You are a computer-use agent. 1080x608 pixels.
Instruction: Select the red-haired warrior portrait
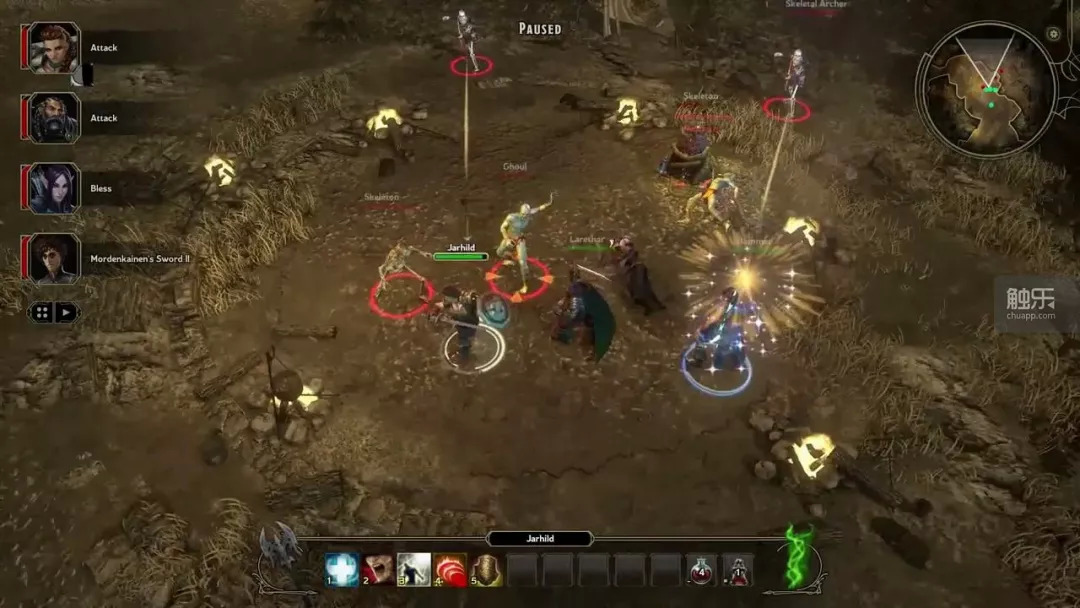click(x=54, y=47)
